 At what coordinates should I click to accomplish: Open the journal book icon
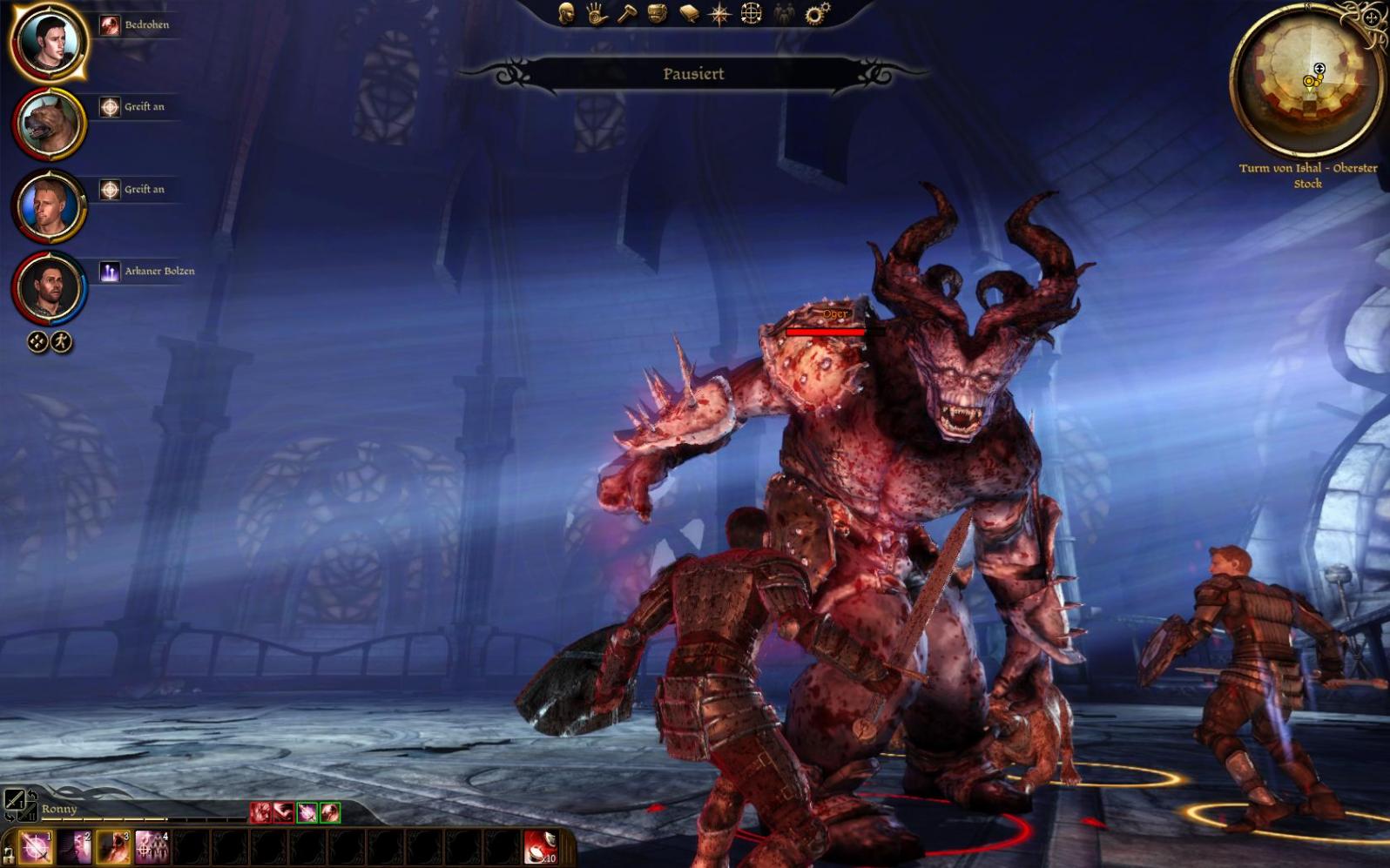(689, 13)
